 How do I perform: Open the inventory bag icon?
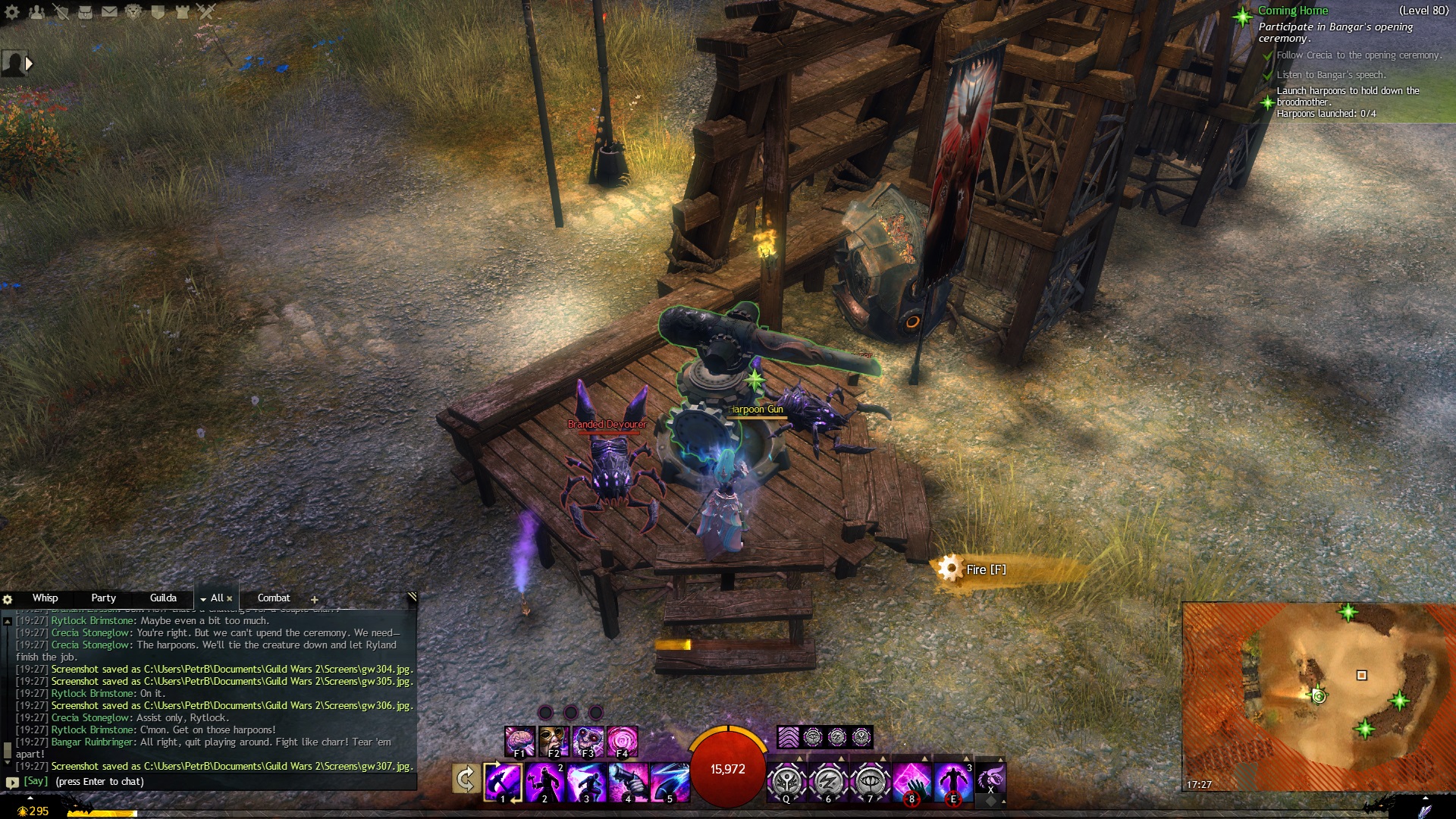point(85,11)
